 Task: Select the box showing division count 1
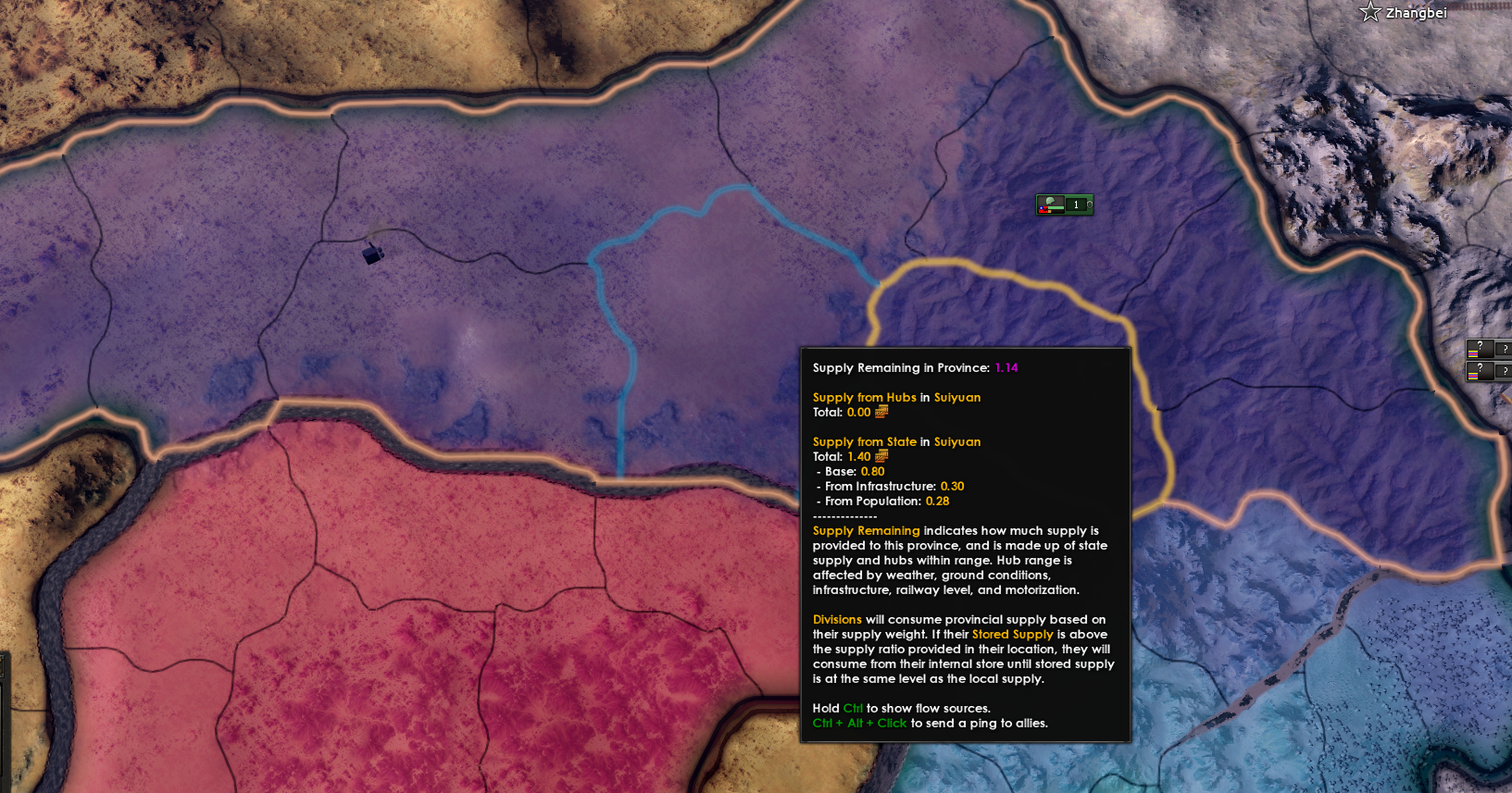pos(1076,204)
